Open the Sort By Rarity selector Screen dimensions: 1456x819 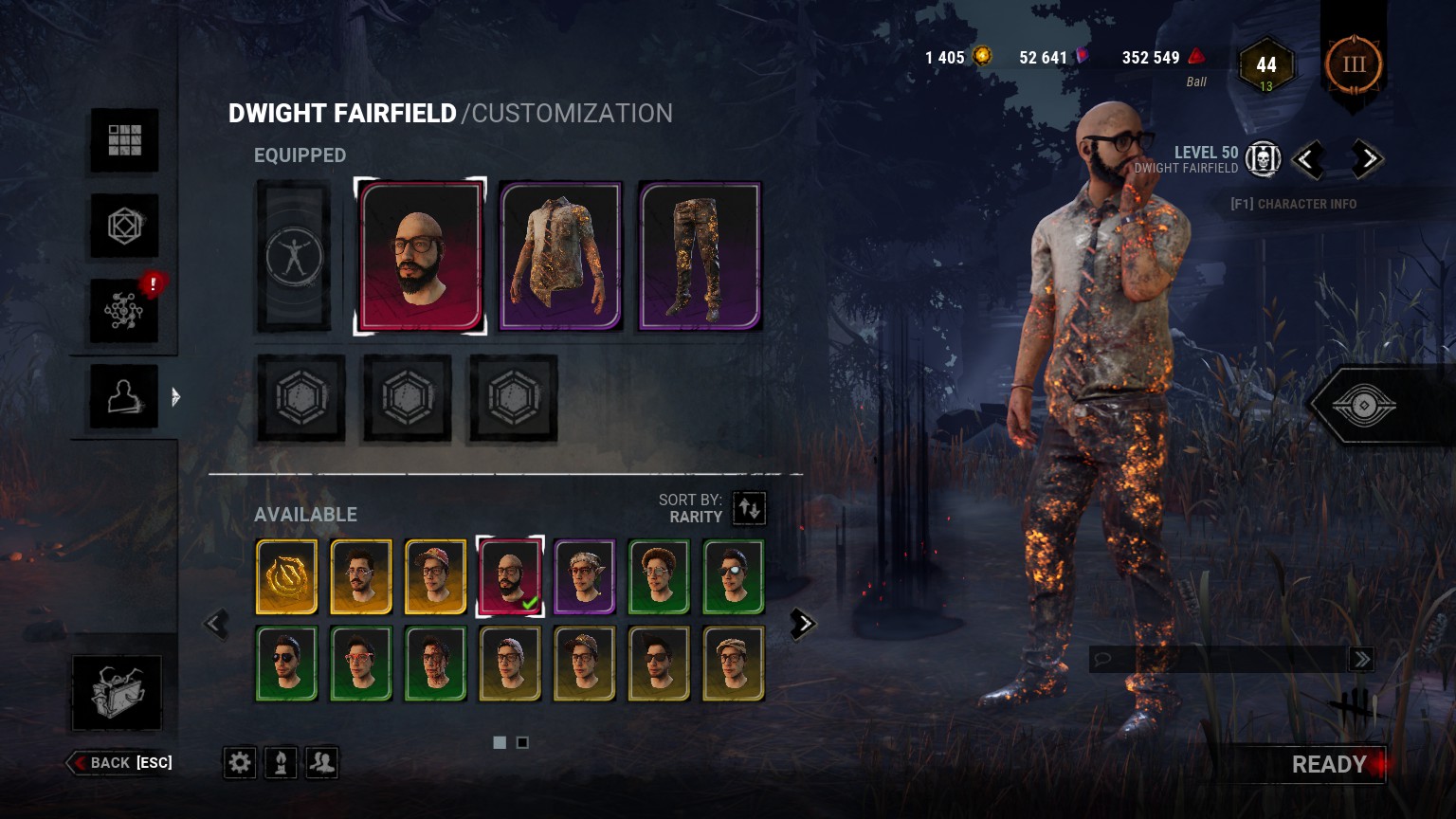click(x=750, y=508)
